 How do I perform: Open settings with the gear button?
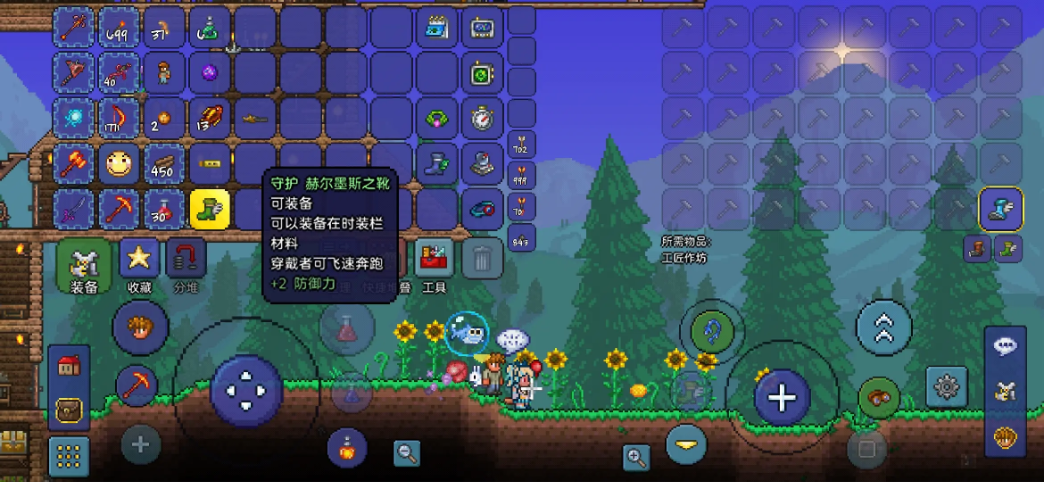coord(945,386)
